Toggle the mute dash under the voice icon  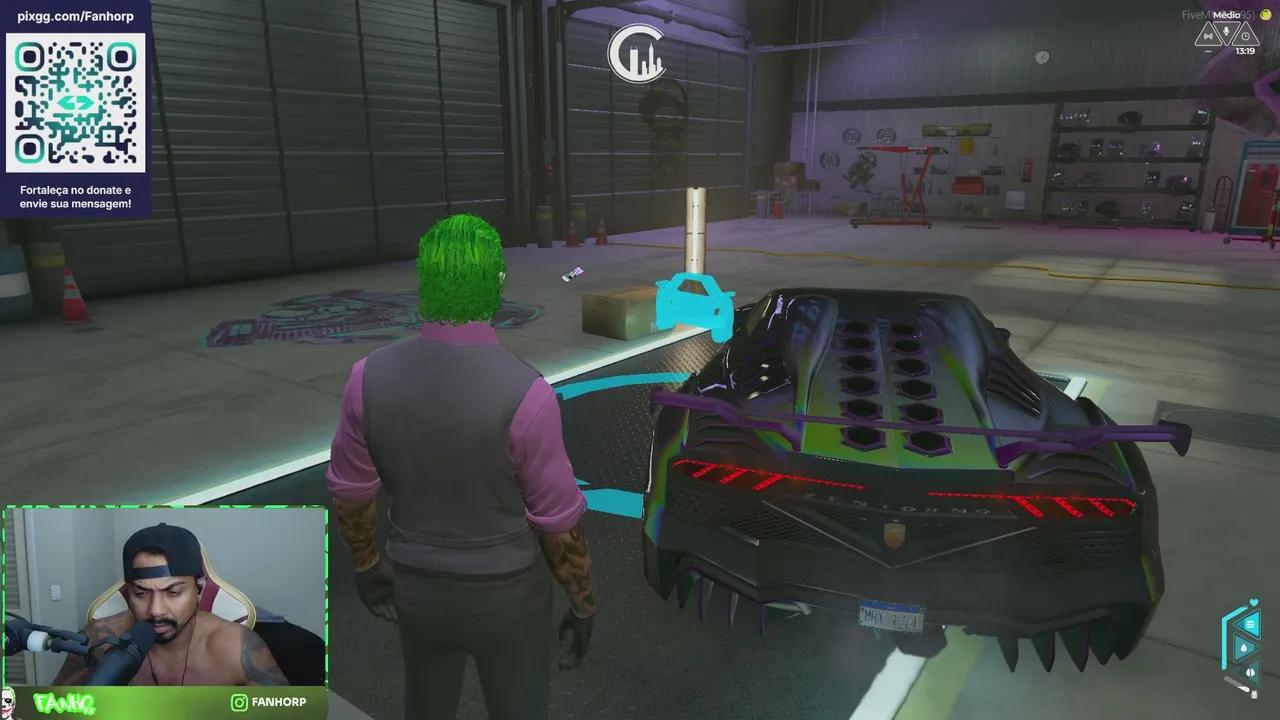(x=1208, y=51)
